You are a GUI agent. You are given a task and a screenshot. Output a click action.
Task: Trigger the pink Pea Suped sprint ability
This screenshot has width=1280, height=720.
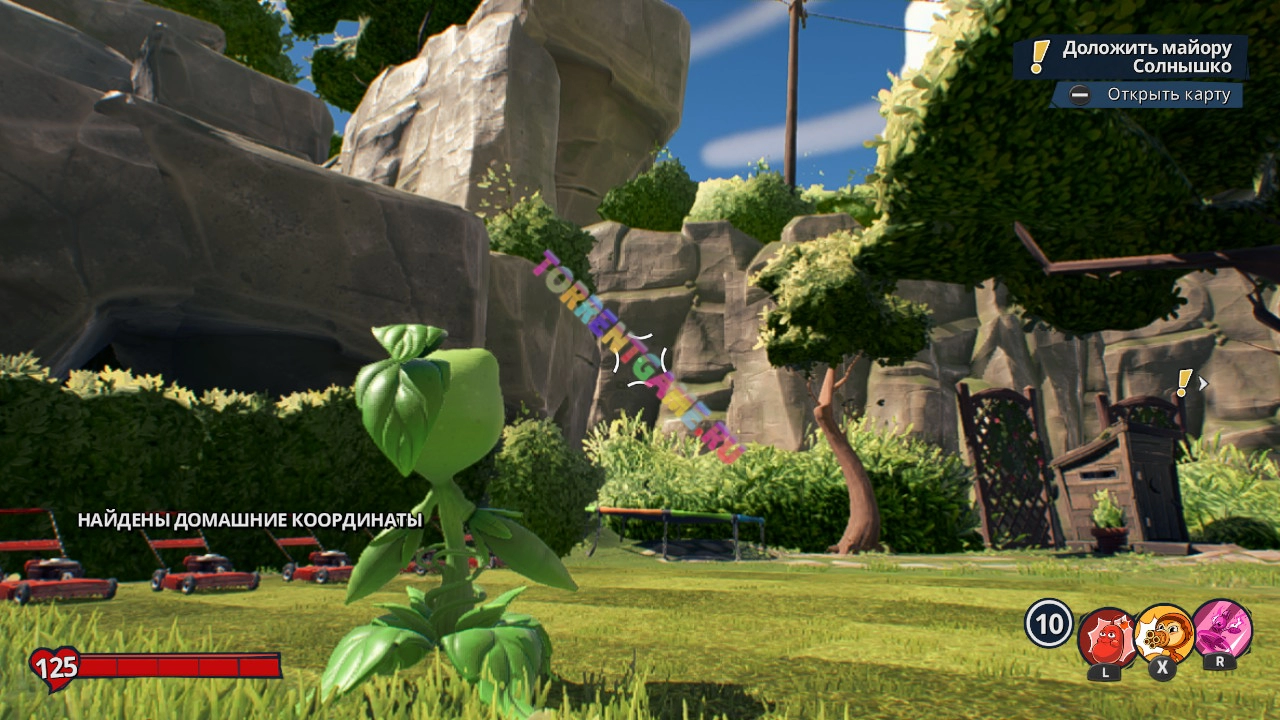coord(1222,628)
